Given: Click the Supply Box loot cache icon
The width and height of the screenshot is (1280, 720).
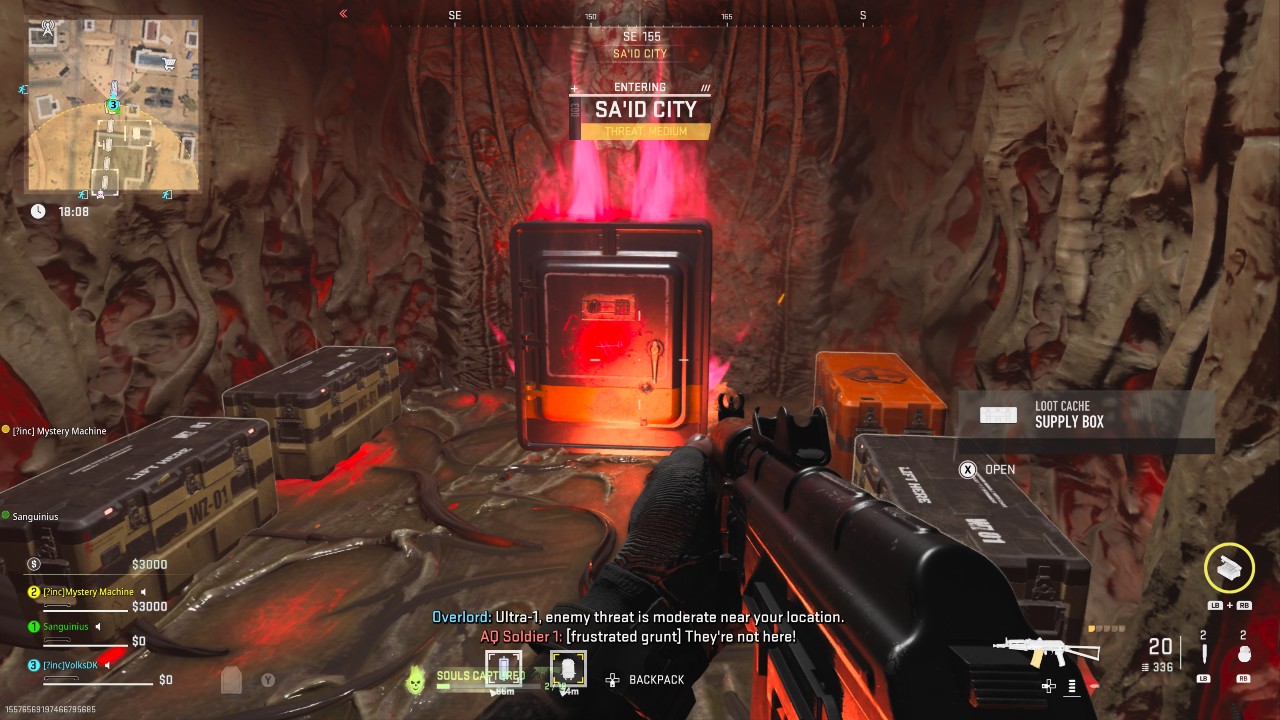Looking at the screenshot, I should click(x=998, y=414).
